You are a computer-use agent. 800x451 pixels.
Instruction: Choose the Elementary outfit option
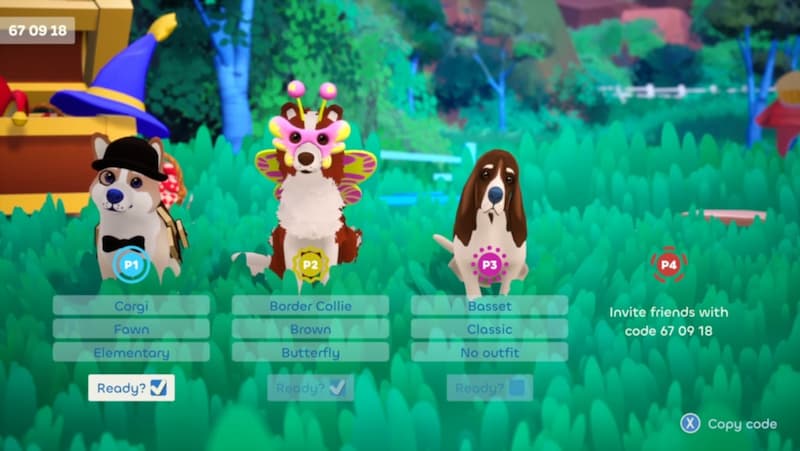tap(131, 352)
